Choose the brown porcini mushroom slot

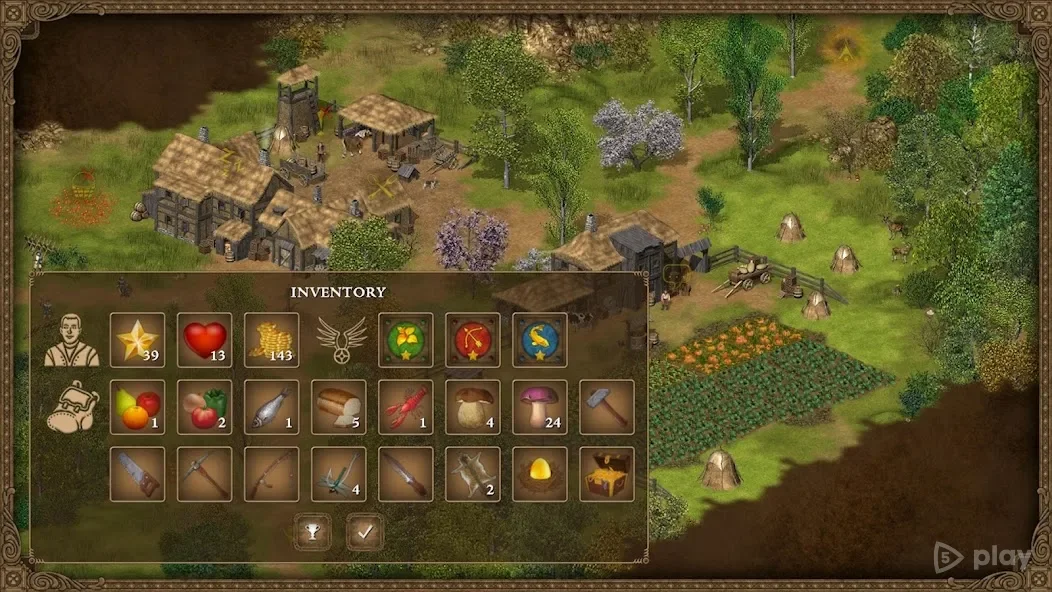(472, 406)
